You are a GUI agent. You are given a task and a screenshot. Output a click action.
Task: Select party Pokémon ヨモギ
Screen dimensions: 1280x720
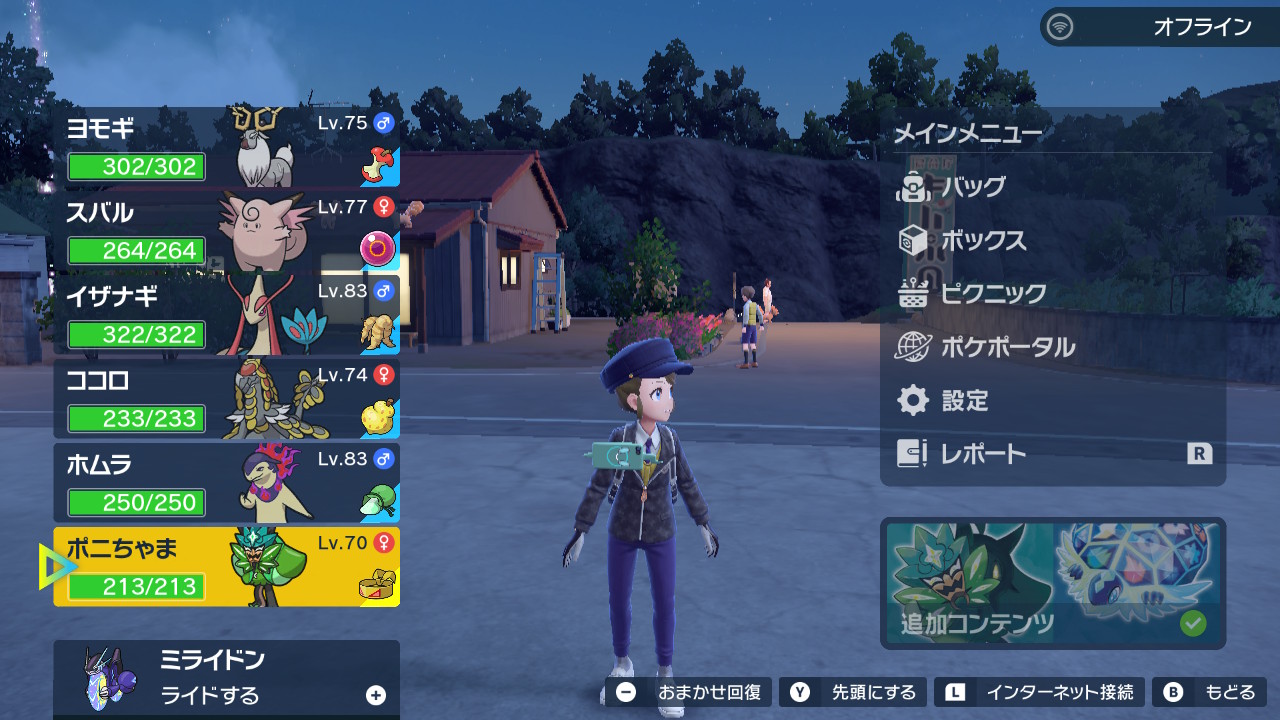coord(227,148)
